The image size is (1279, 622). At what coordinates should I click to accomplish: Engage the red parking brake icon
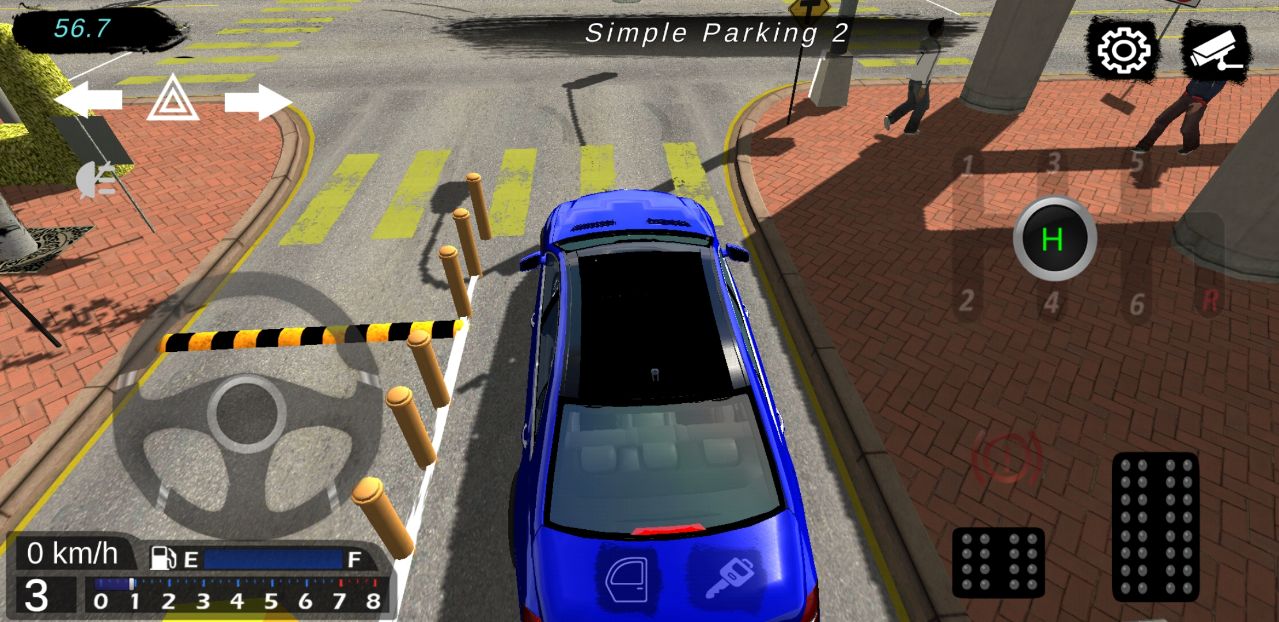1006,458
